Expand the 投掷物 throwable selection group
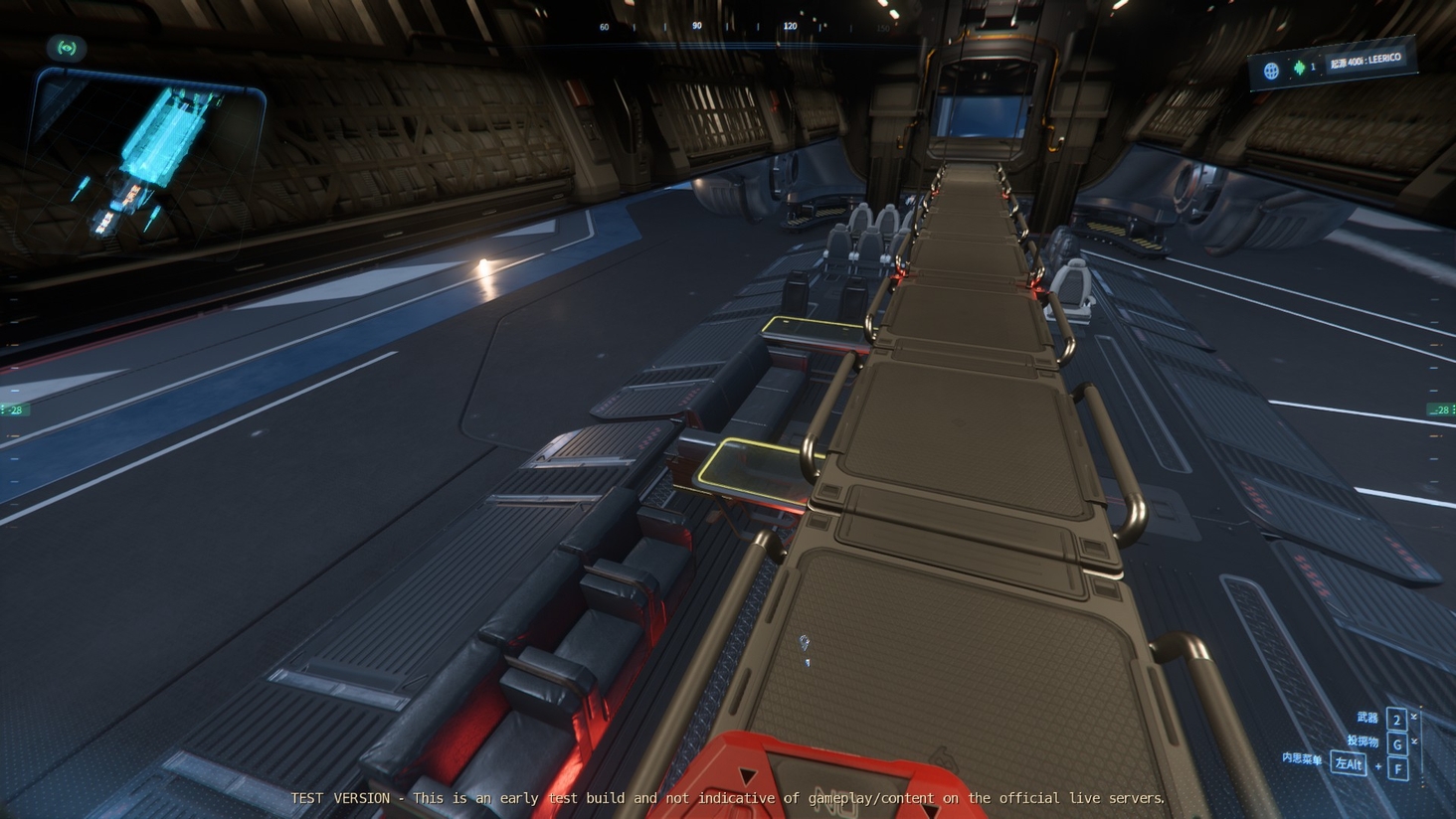Screen dimensions: 1456x819 pyautogui.click(x=1365, y=741)
